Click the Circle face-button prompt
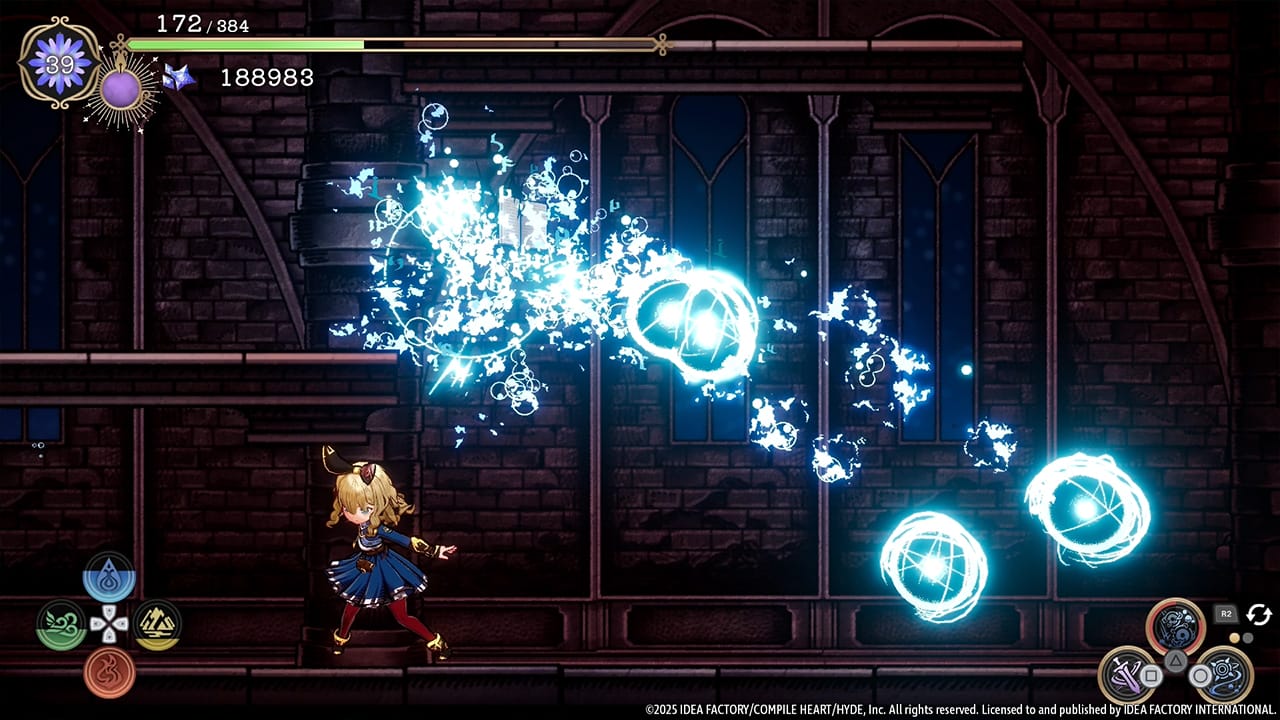The width and height of the screenshot is (1280, 720). (x=1200, y=676)
